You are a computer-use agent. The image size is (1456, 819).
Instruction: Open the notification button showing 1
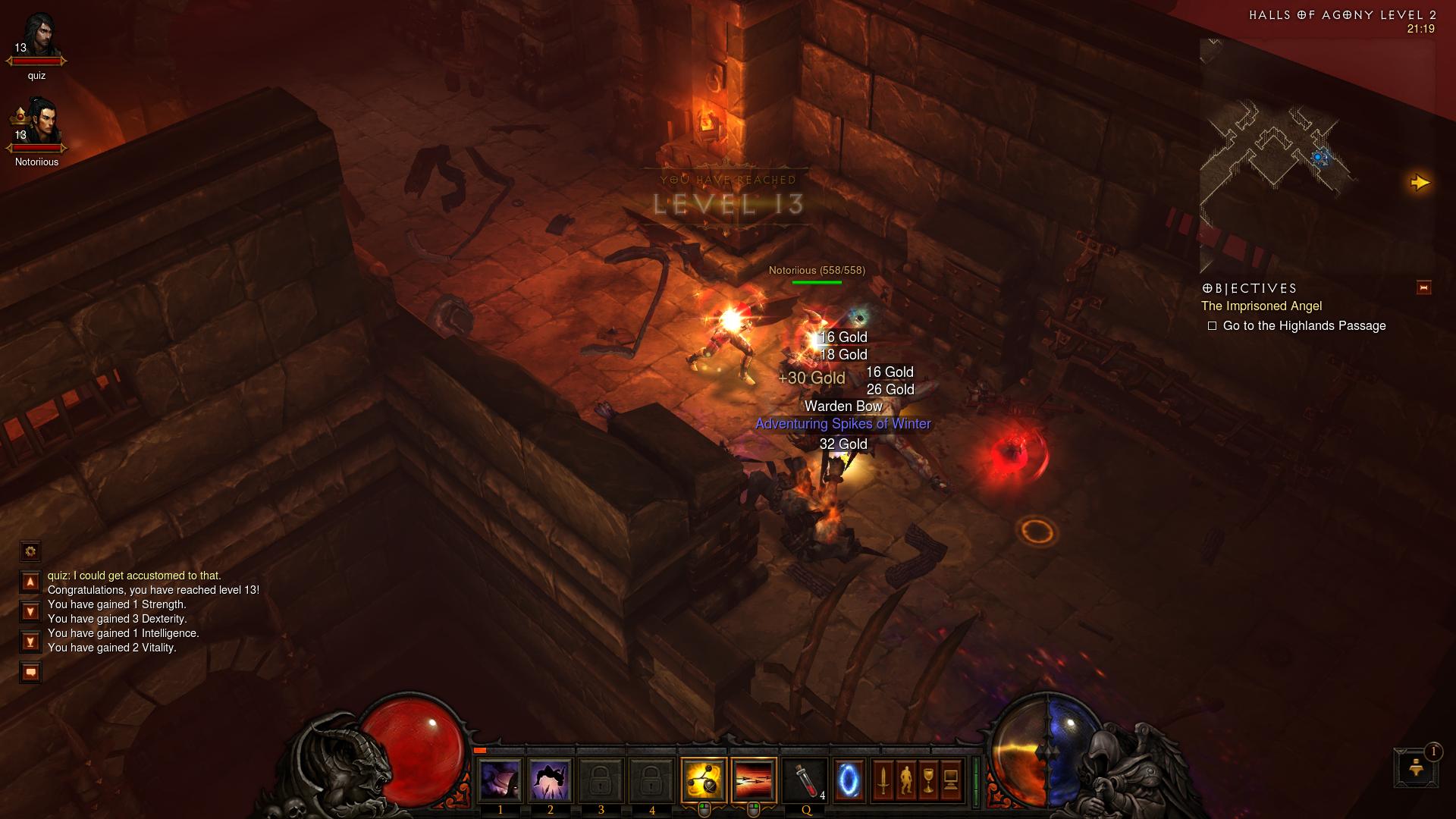click(x=1415, y=767)
